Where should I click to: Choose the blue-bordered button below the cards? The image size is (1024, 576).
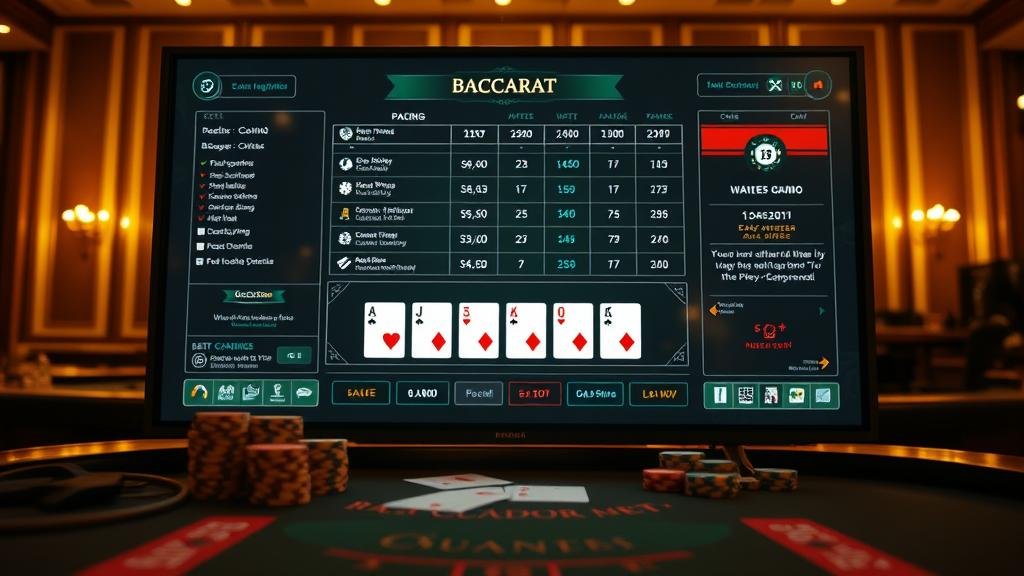[595, 393]
